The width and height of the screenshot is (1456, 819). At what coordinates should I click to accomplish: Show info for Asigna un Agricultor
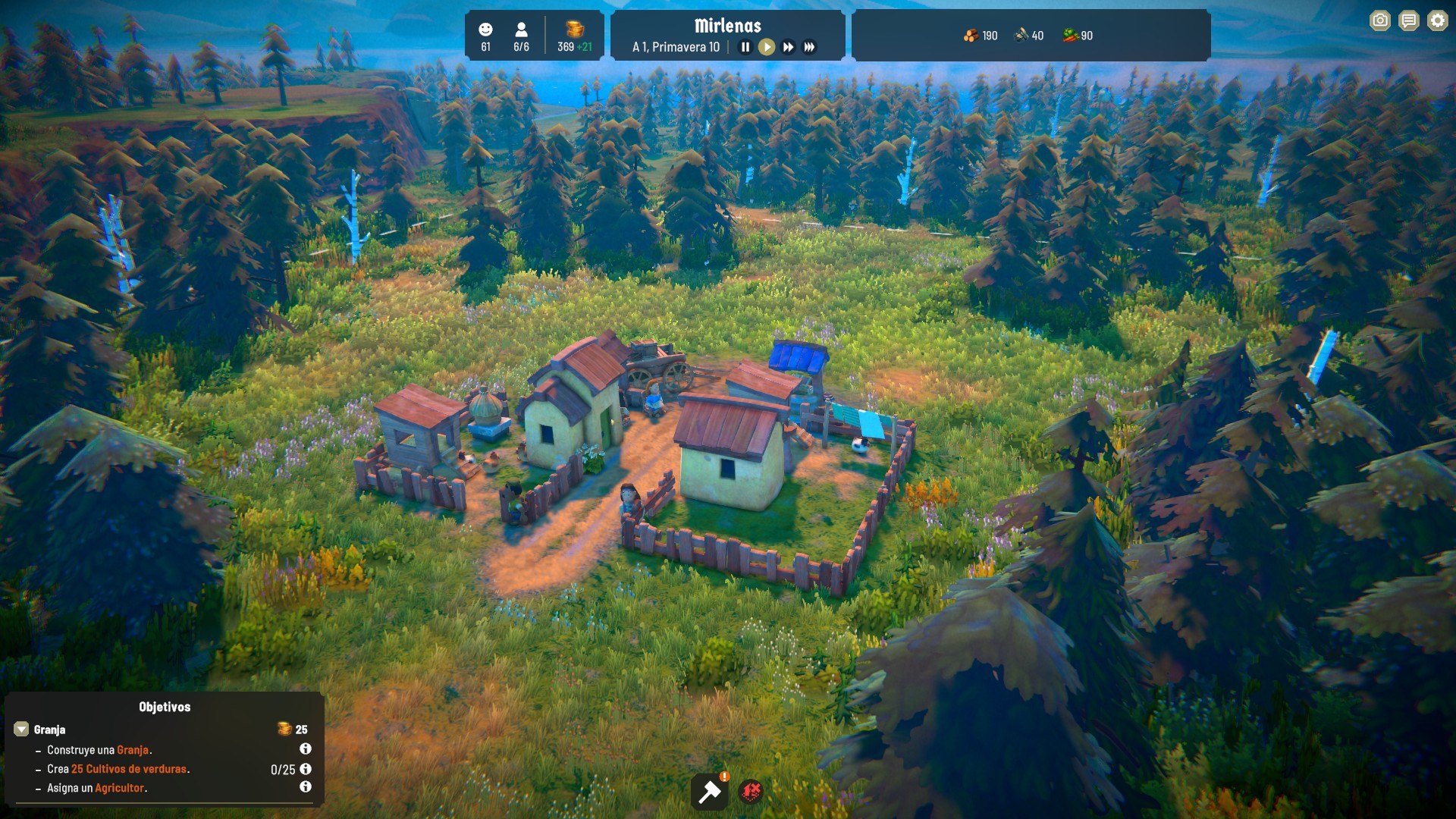click(306, 787)
